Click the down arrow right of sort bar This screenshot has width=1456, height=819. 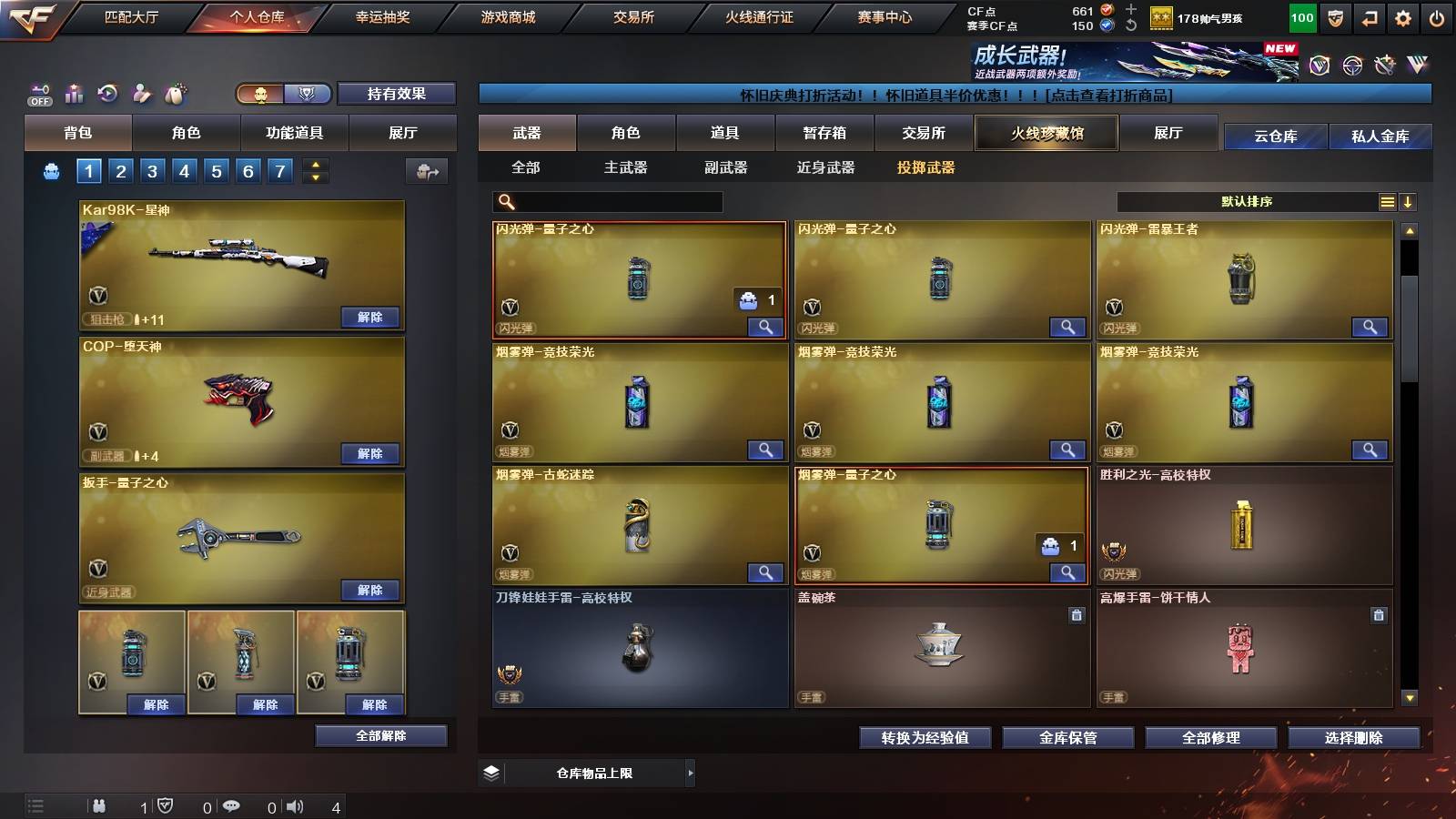coord(1409,201)
